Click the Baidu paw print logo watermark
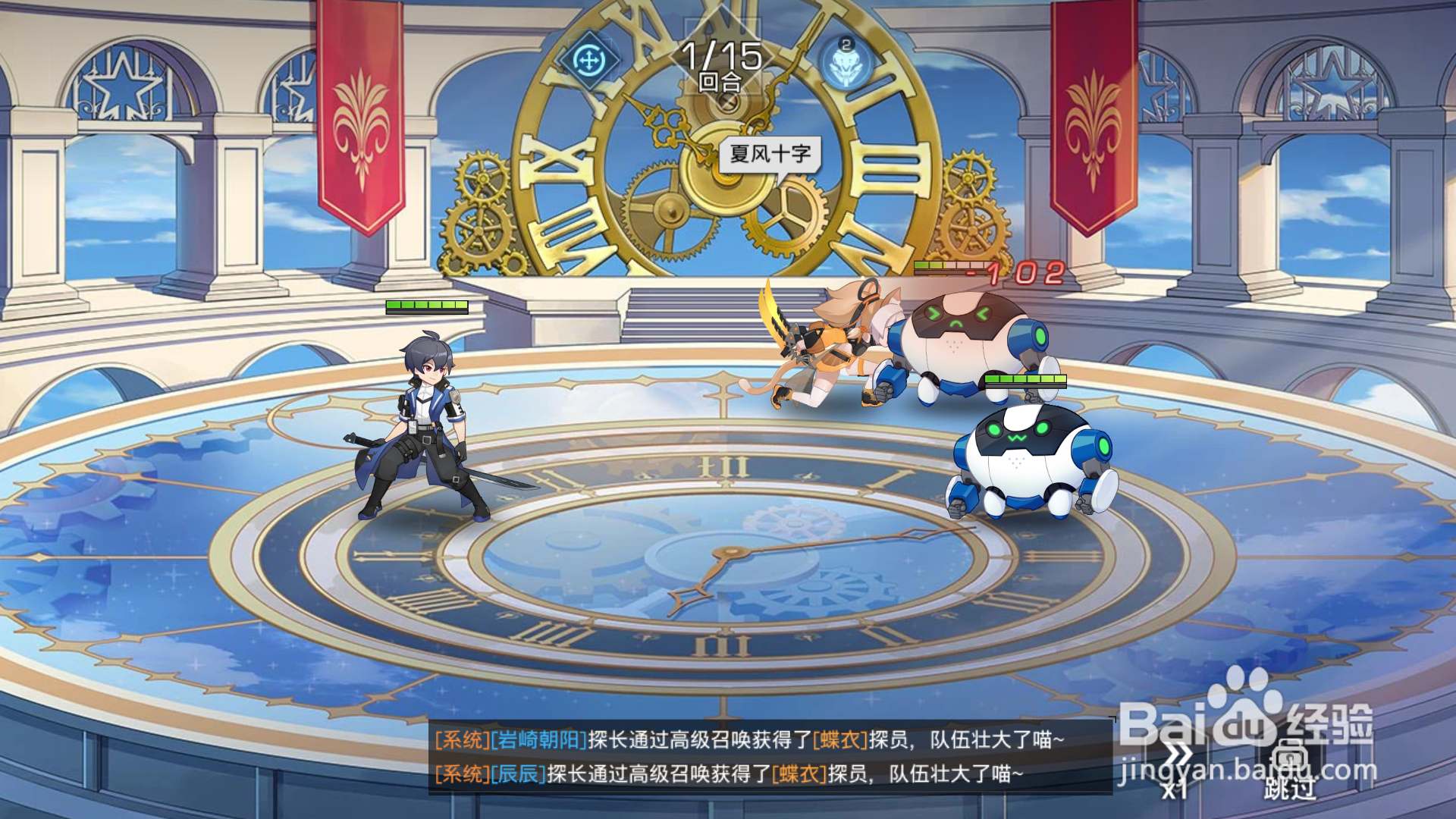This screenshot has width=1456, height=819. point(1248,712)
